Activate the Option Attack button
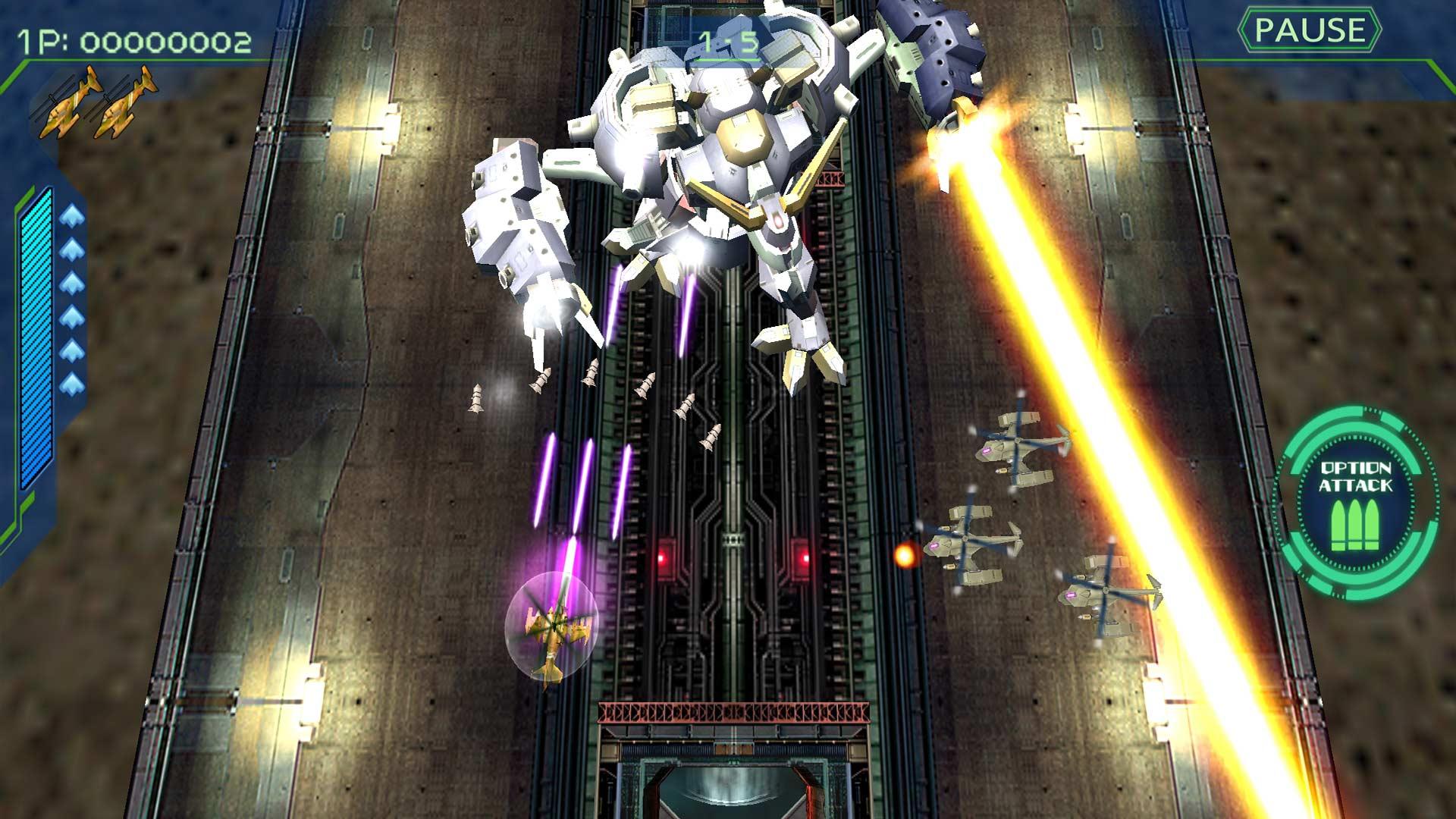The height and width of the screenshot is (819, 1456). point(1355,504)
